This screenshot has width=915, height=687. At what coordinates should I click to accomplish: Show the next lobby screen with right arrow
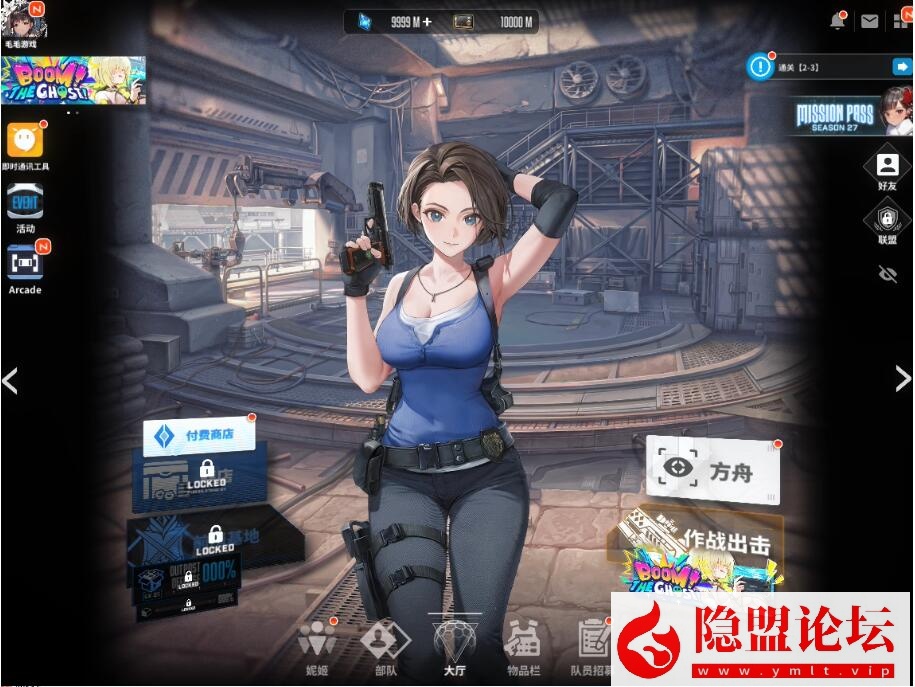point(902,378)
